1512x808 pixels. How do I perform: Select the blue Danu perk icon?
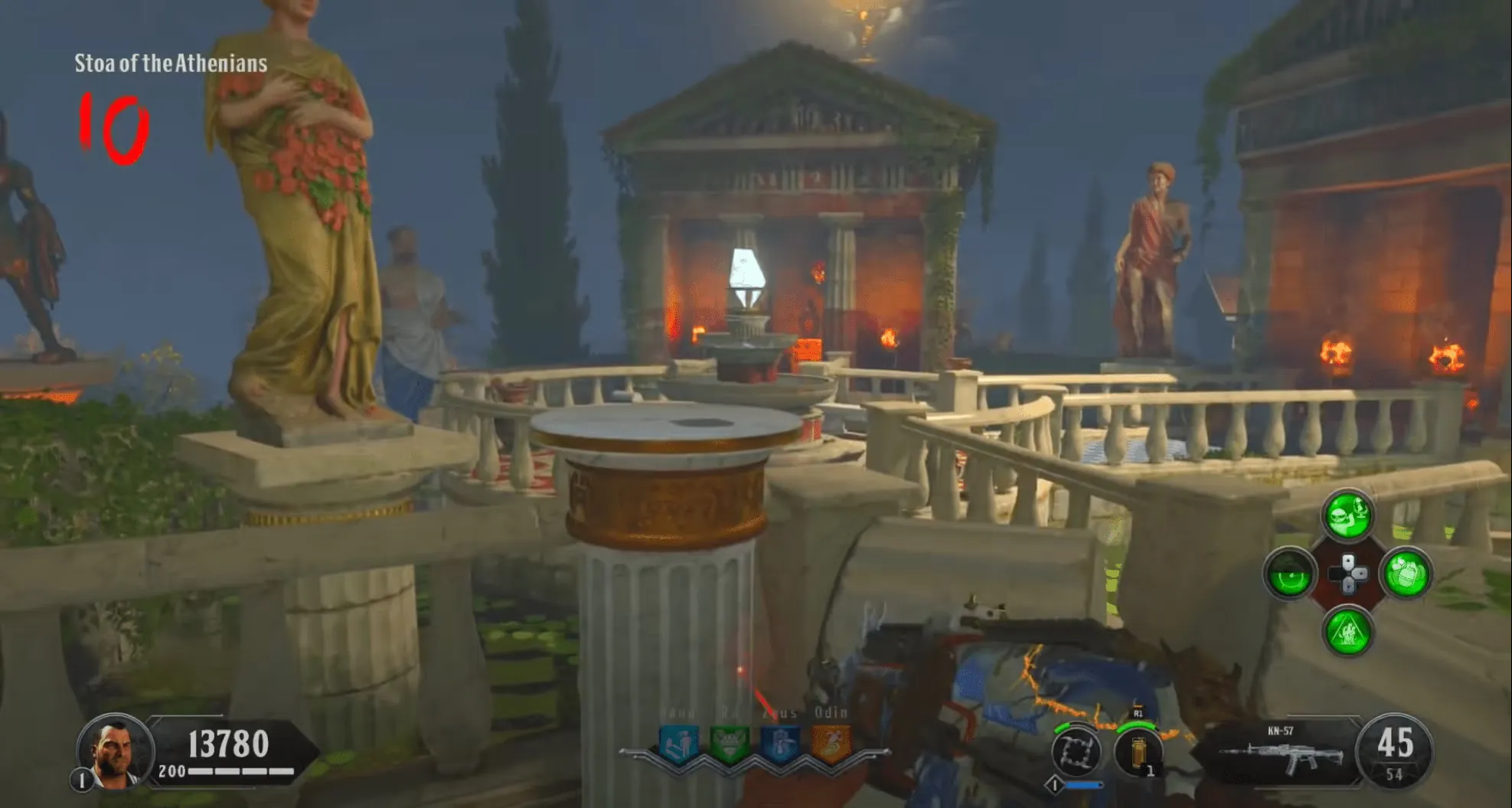tap(678, 744)
